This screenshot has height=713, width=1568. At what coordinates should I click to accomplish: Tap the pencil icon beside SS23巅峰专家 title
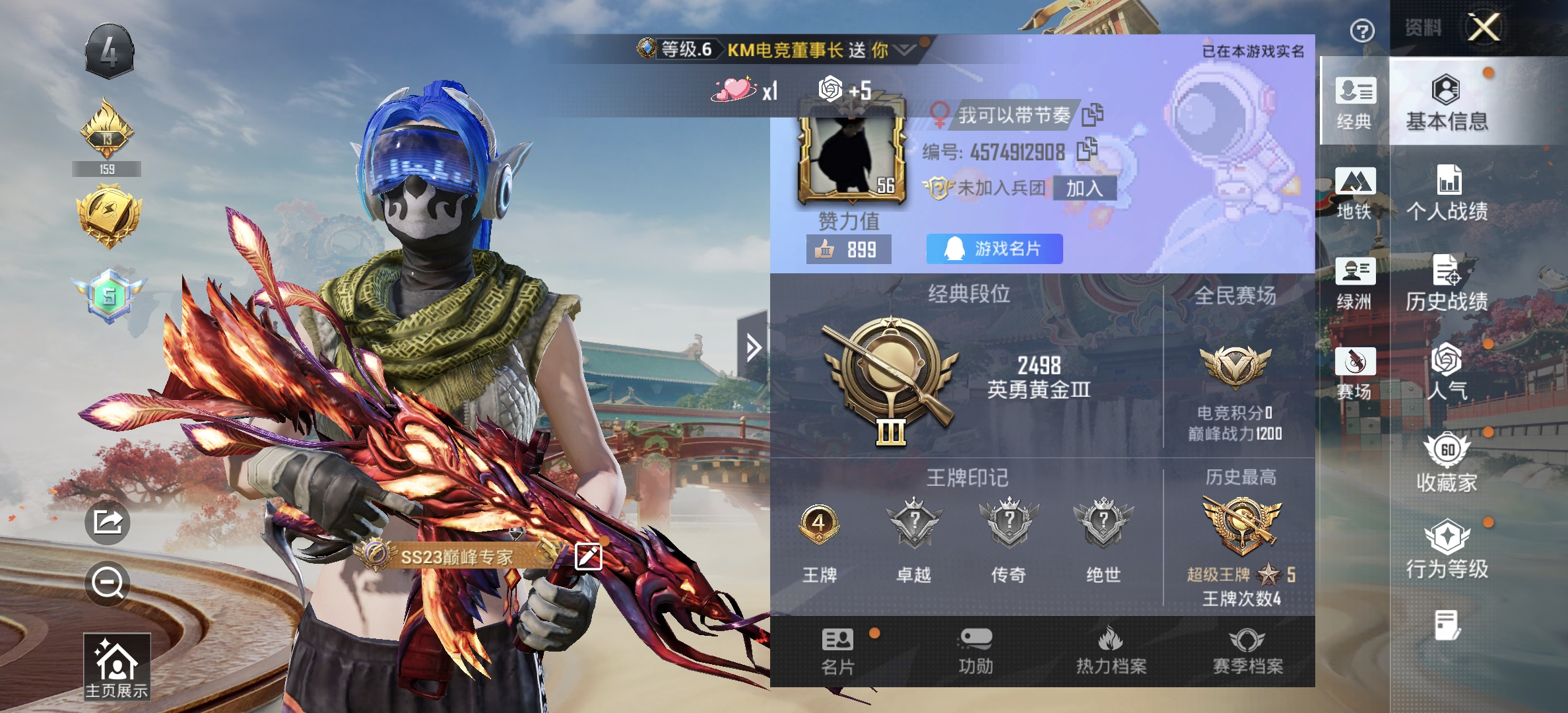(587, 557)
